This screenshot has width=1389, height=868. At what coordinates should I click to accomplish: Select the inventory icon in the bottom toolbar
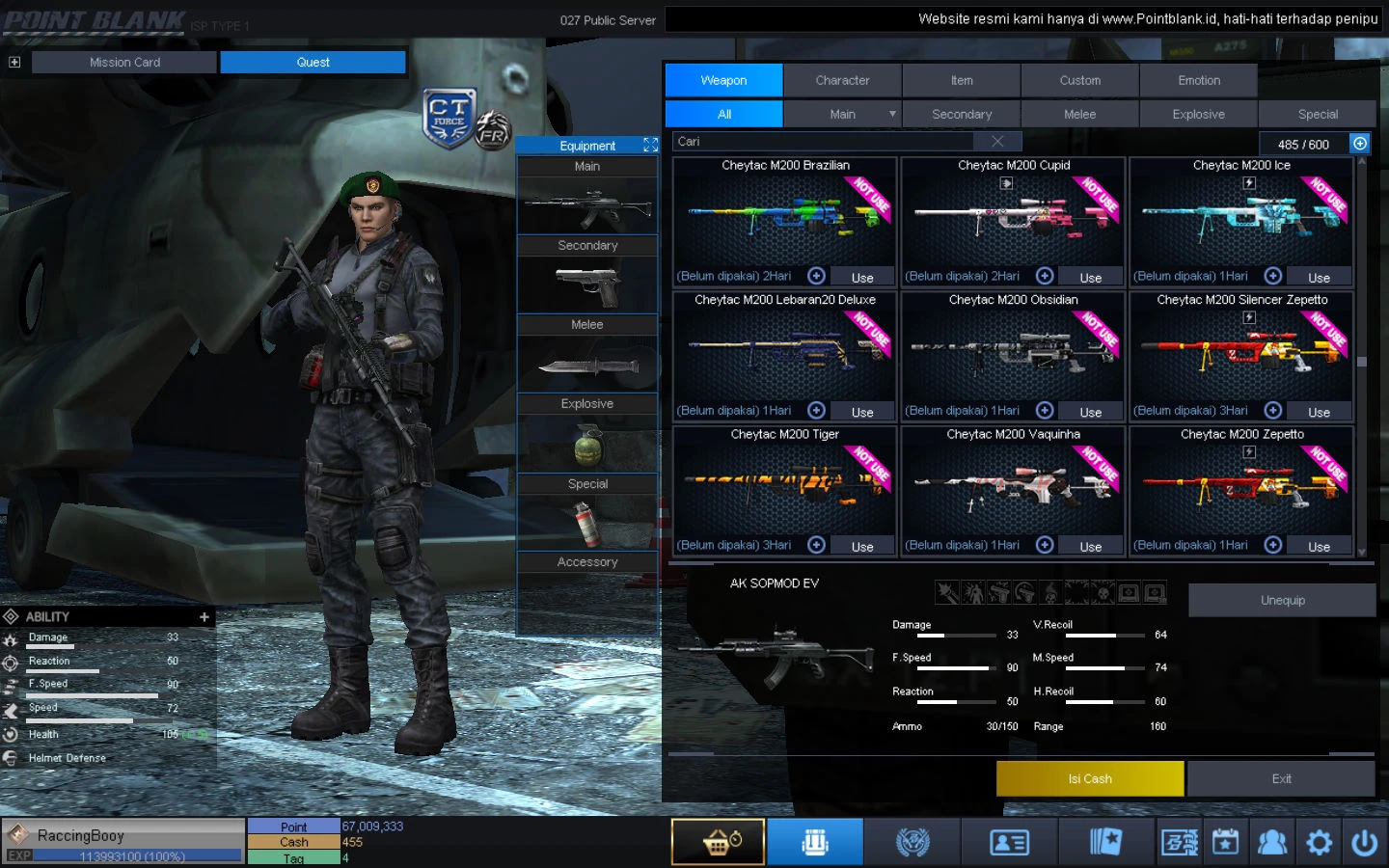(815, 841)
